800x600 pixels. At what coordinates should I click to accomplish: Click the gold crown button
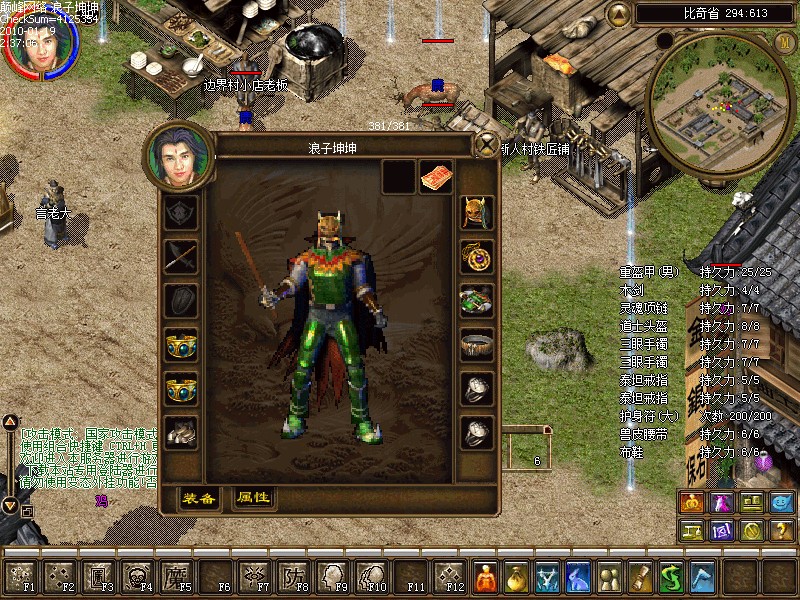(692, 503)
